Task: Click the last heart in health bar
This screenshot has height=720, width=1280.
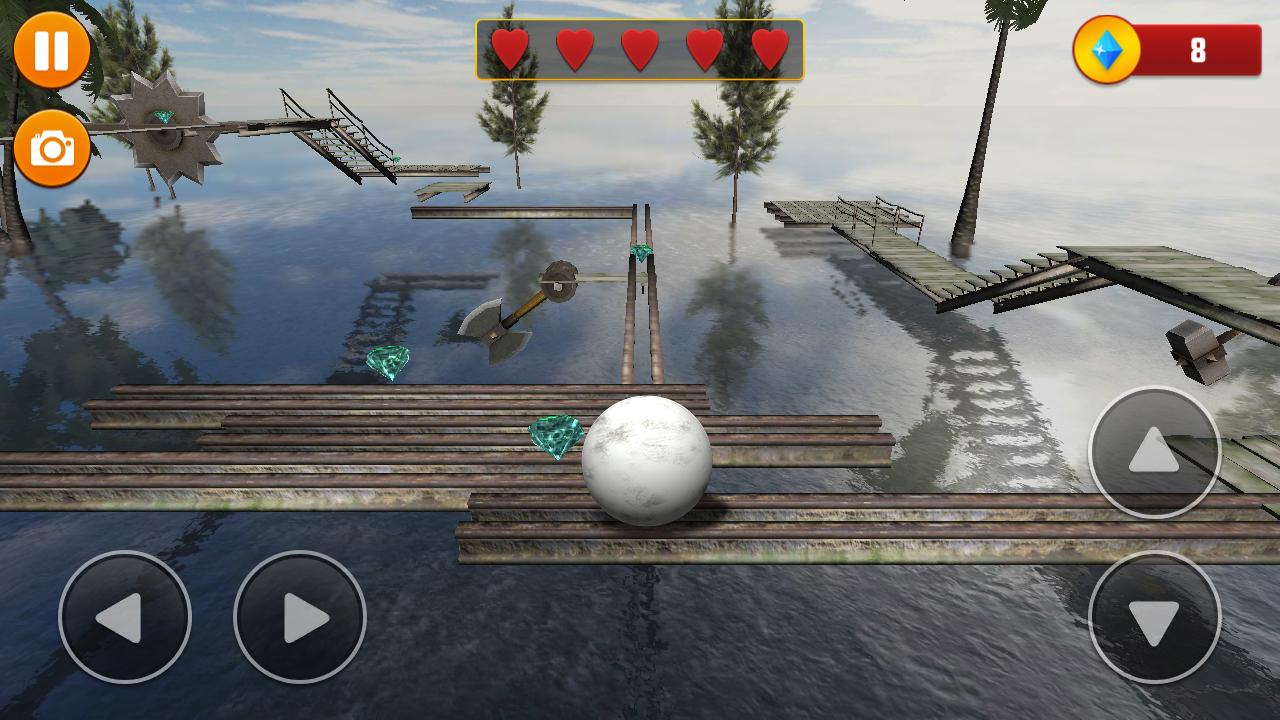Action: 769,46
